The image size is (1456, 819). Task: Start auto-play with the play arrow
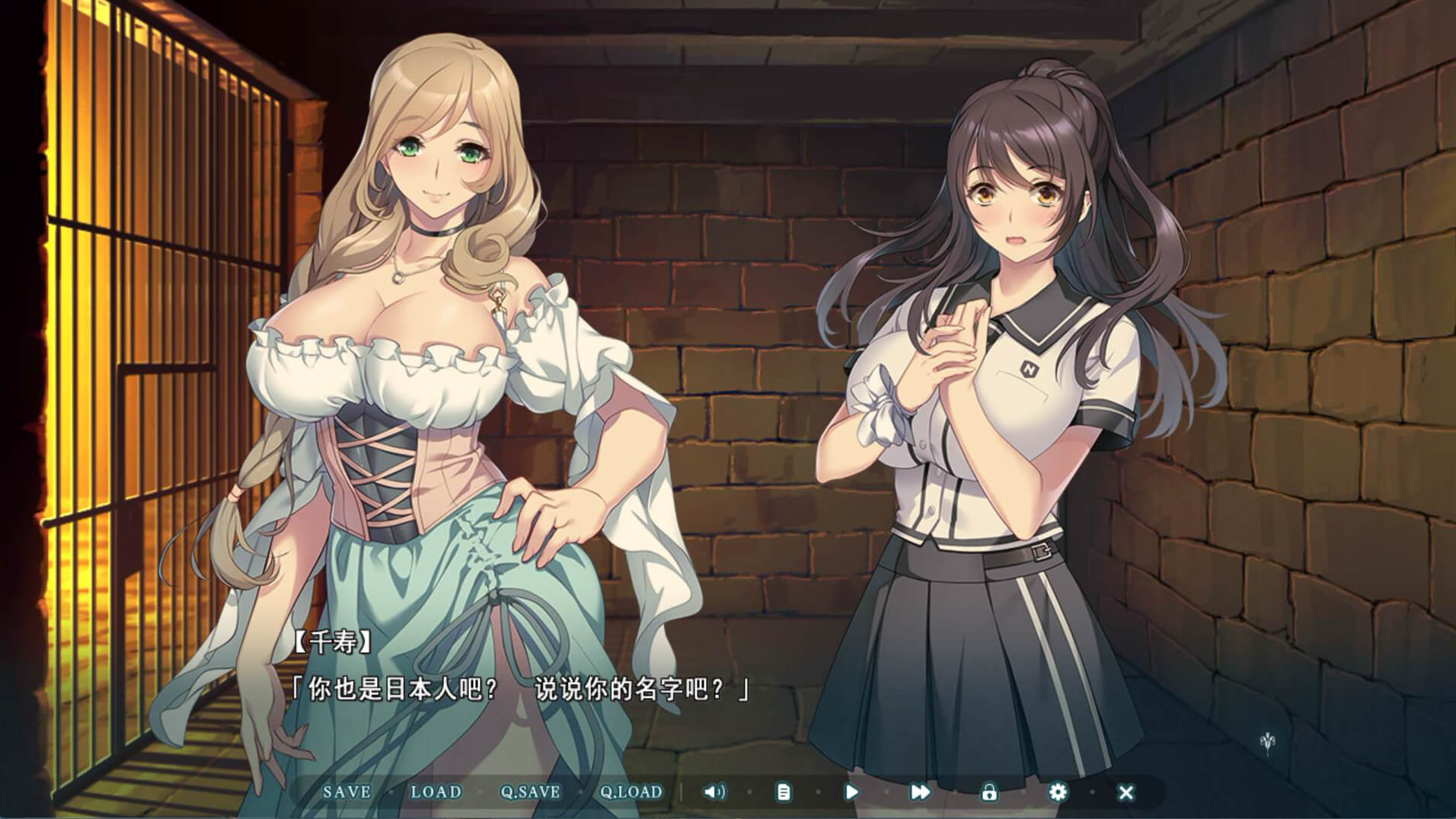852,792
